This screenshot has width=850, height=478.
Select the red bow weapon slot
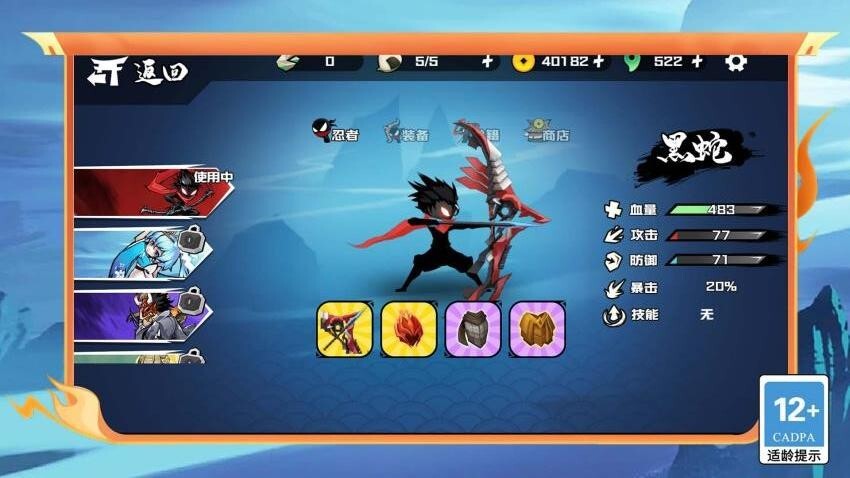pyautogui.click(x=345, y=329)
